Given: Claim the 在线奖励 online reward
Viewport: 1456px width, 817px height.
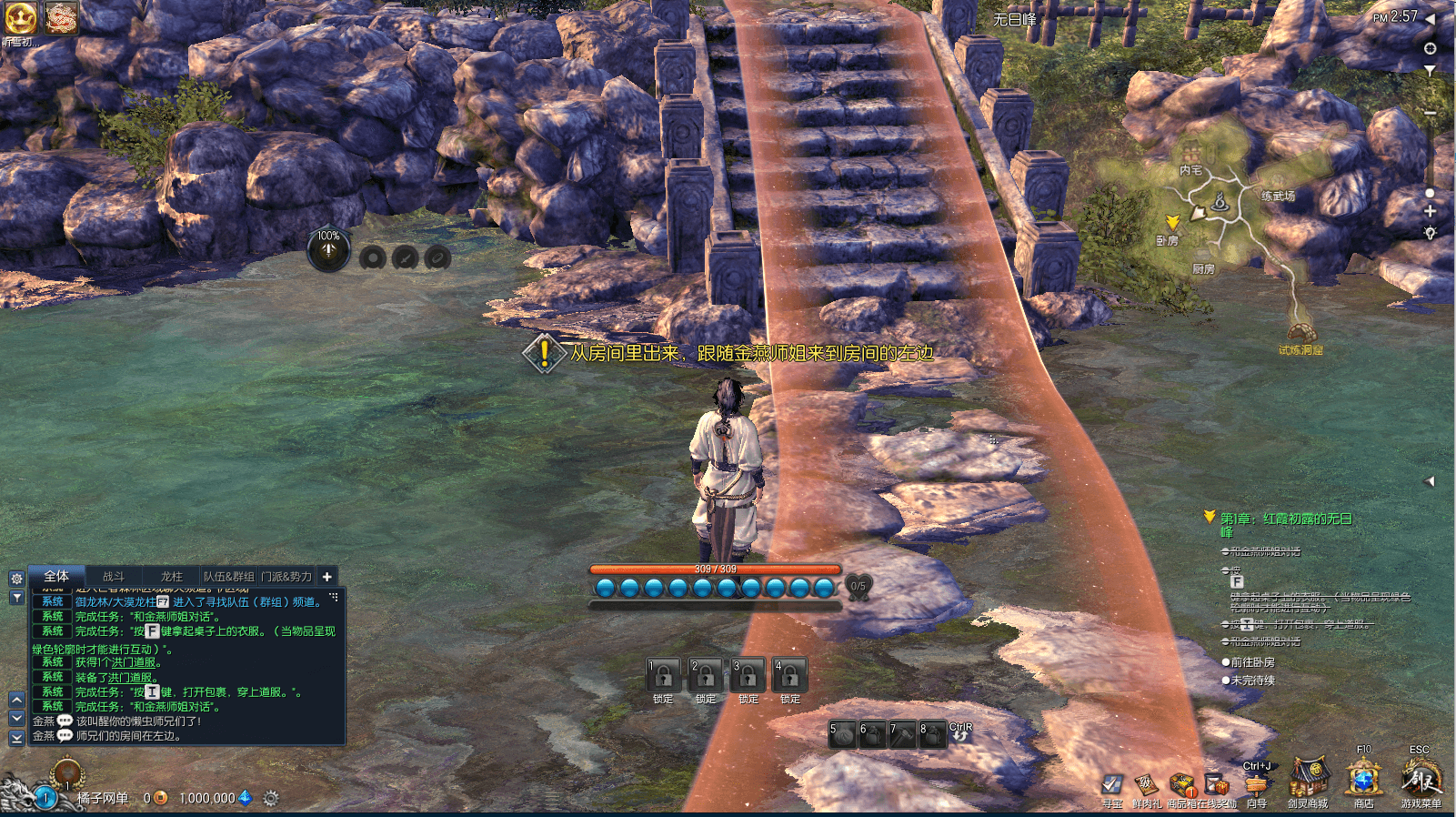Looking at the screenshot, I should 1216,784.
